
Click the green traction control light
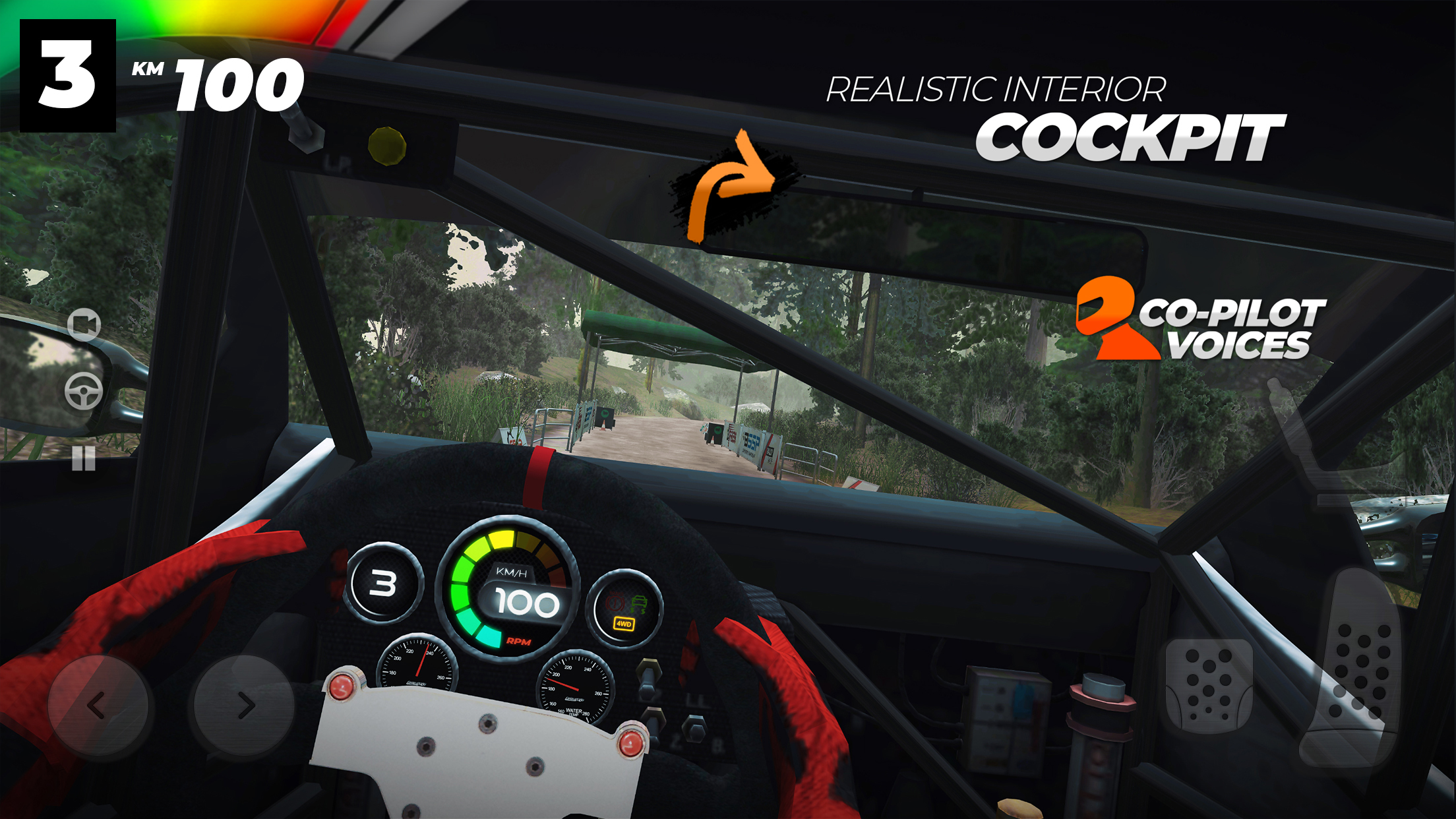(639, 603)
